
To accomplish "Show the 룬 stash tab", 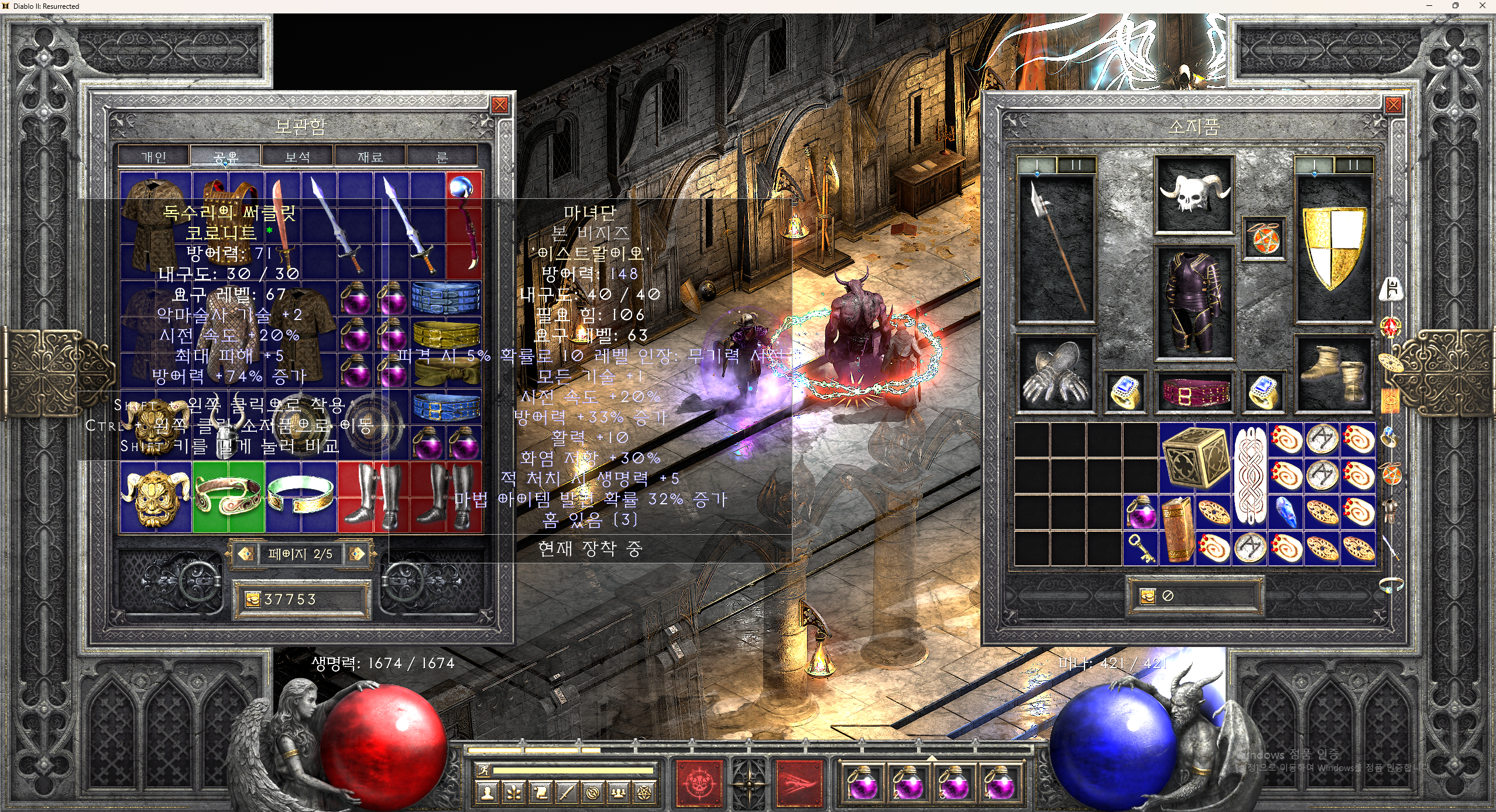I will 442,157.
